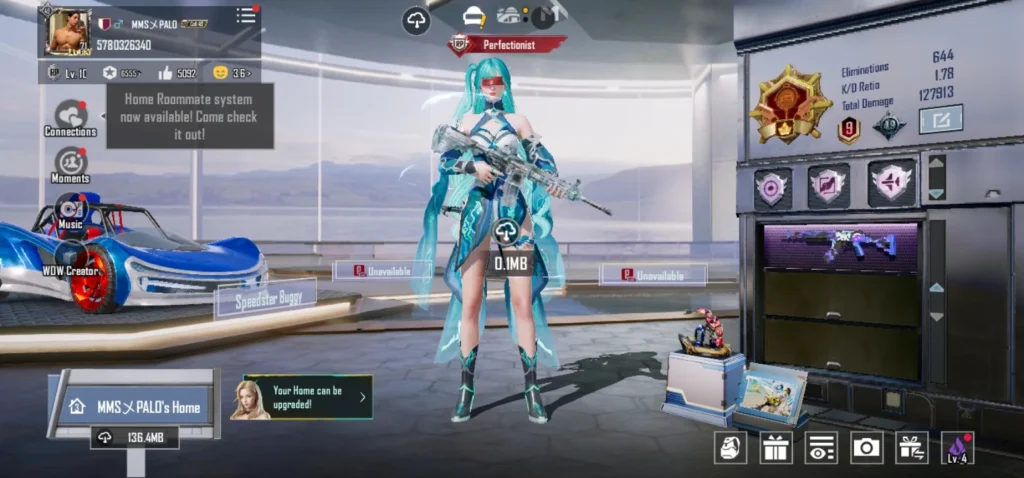This screenshot has width=1024, height=478.
Task: Open the backpack inventory icon
Action: (x=731, y=447)
